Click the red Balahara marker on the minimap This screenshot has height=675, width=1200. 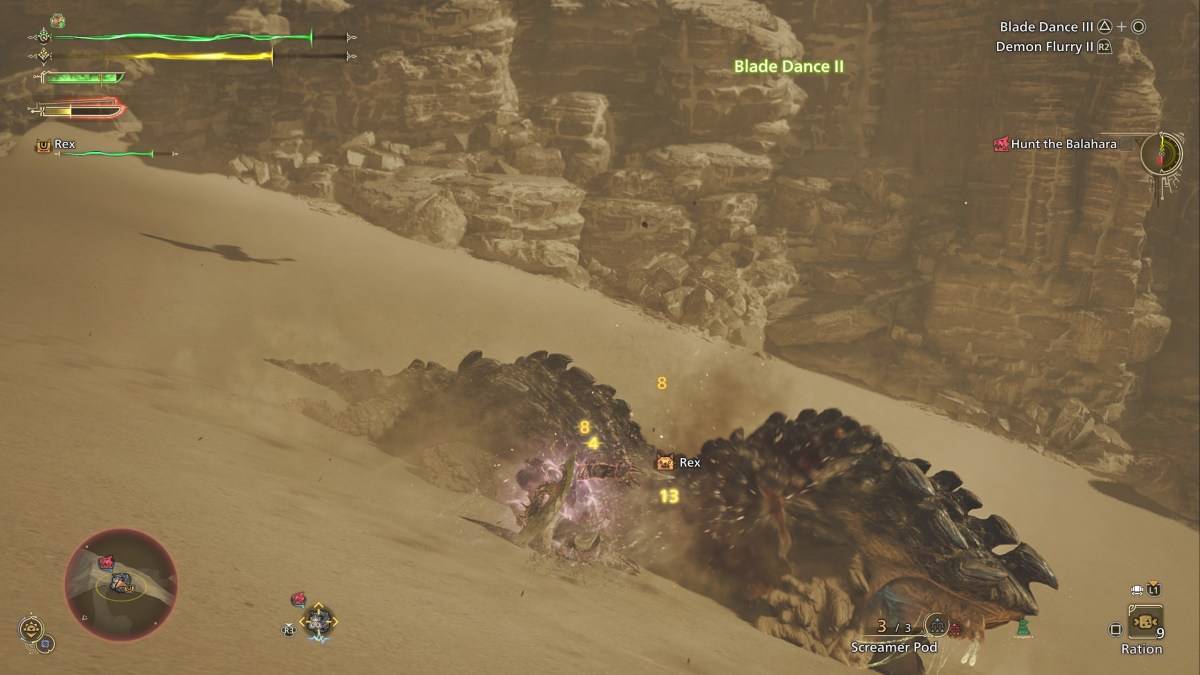coord(105,563)
